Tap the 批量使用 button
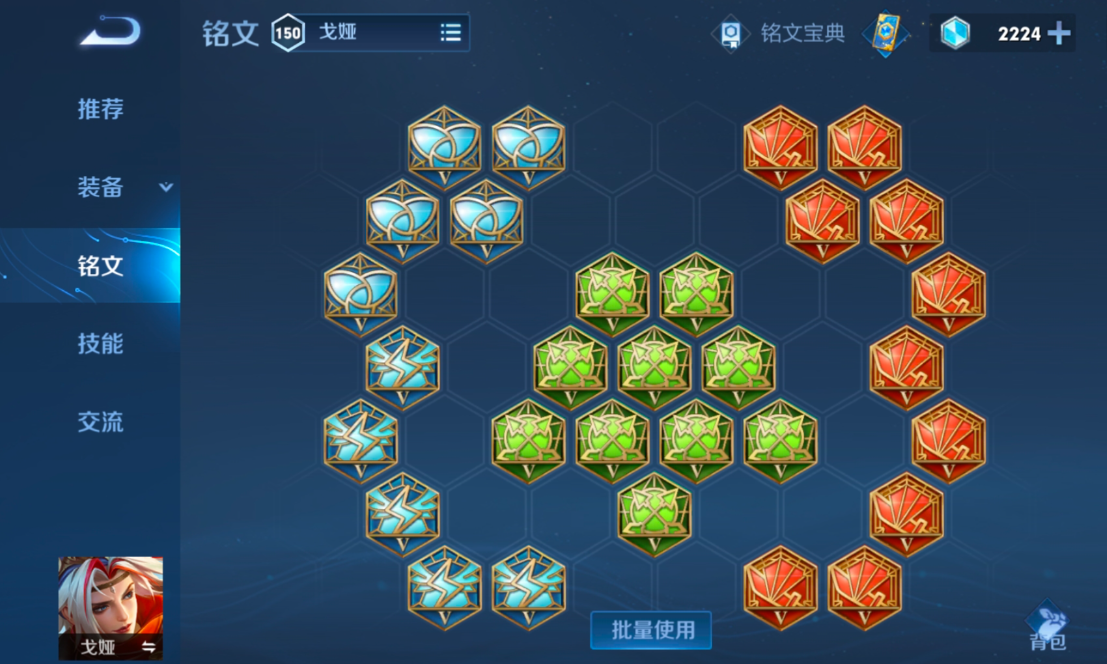This screenshot has width=1107, height=664. 651,630
